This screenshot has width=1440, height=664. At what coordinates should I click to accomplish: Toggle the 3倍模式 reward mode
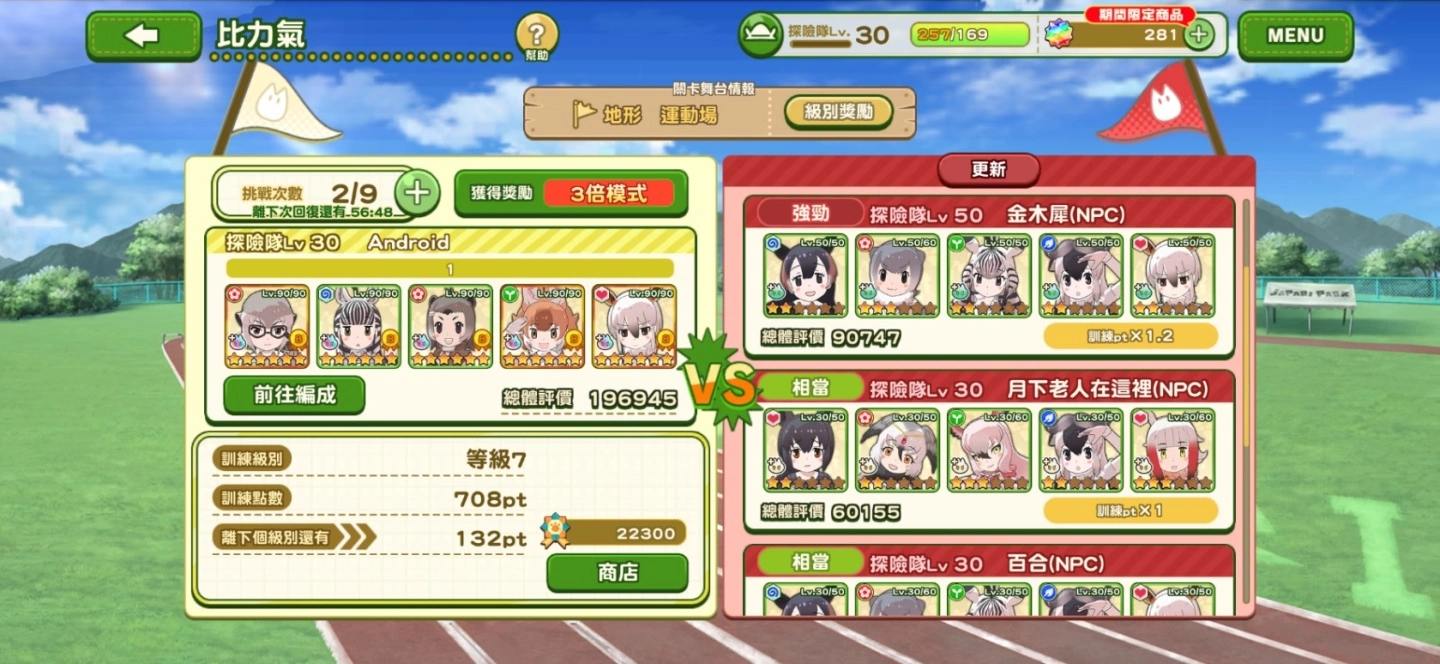pyautogui.click(x=608, y=194)
